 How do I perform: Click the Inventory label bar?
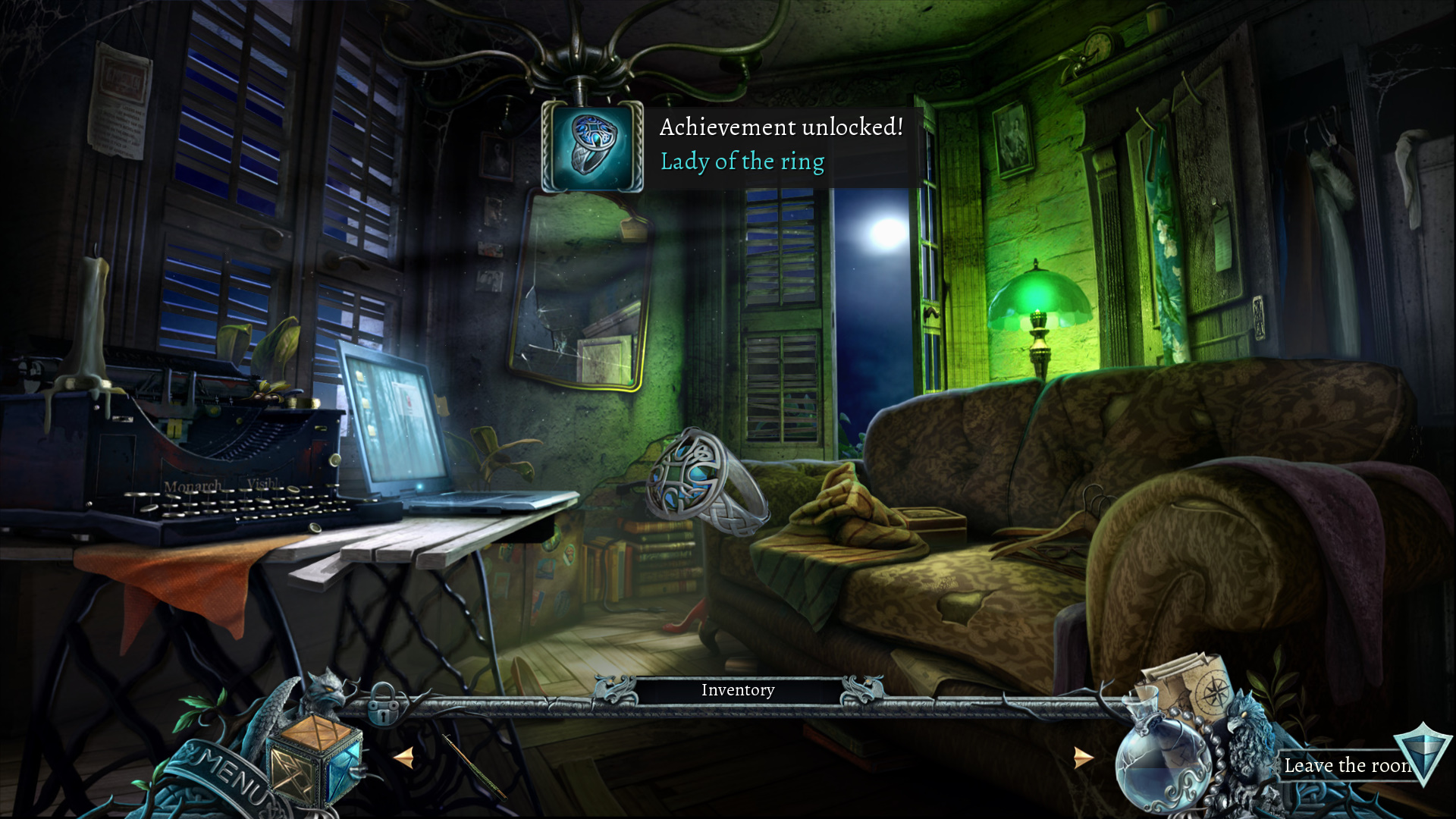(737, 690)
